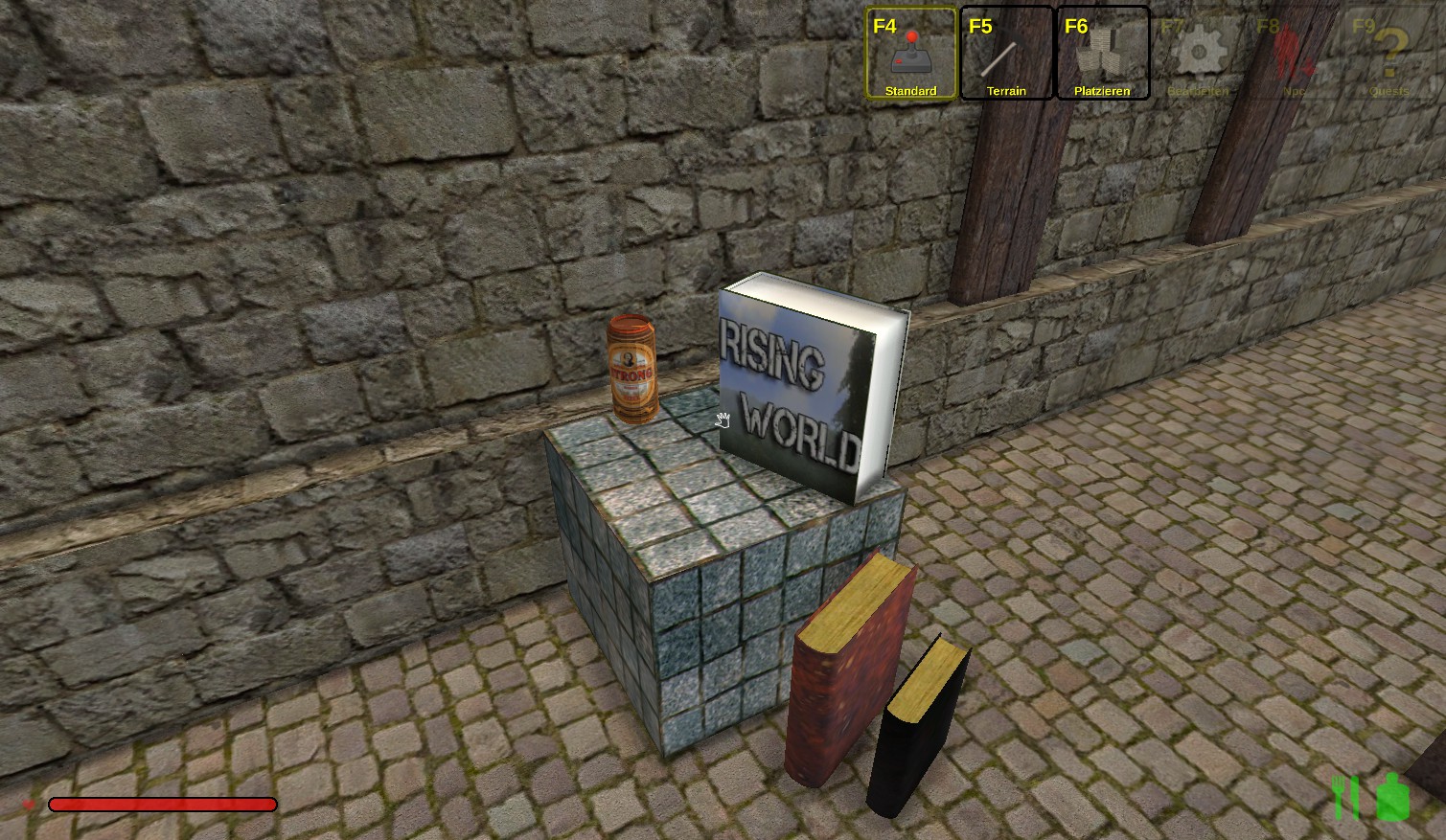Open the Quests question mark button
Image resolution: width=1446 pixels, height=840 pixels.
pos(1389,54)
